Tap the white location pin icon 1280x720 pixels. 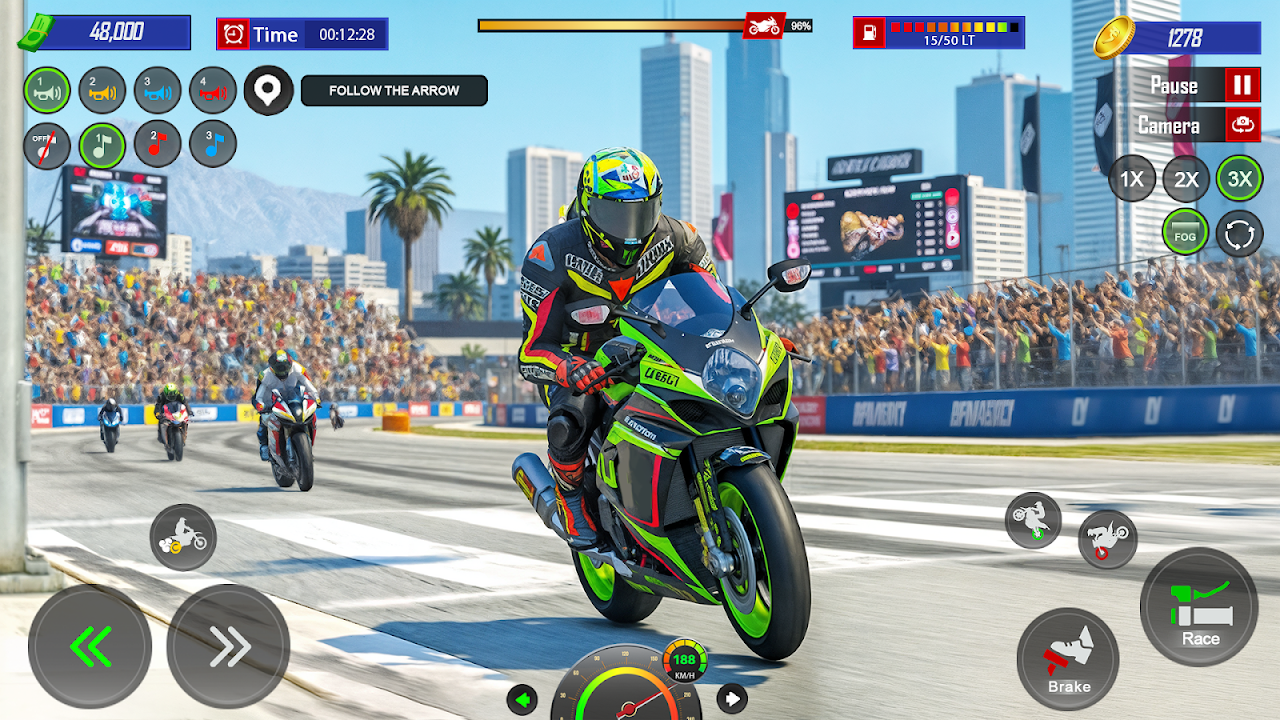point(268,91)
